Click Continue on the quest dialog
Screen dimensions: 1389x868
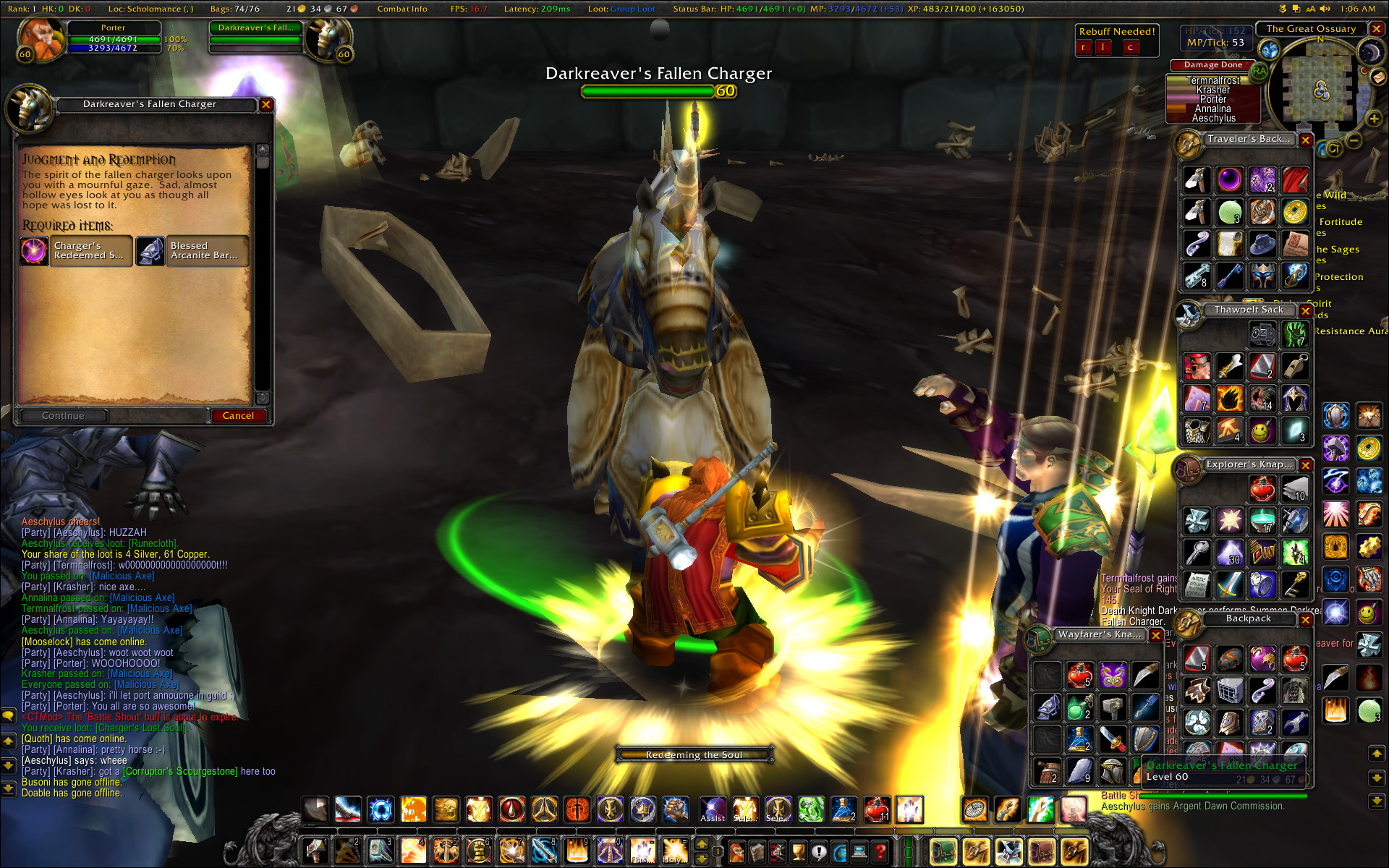(x=63, y=415)
